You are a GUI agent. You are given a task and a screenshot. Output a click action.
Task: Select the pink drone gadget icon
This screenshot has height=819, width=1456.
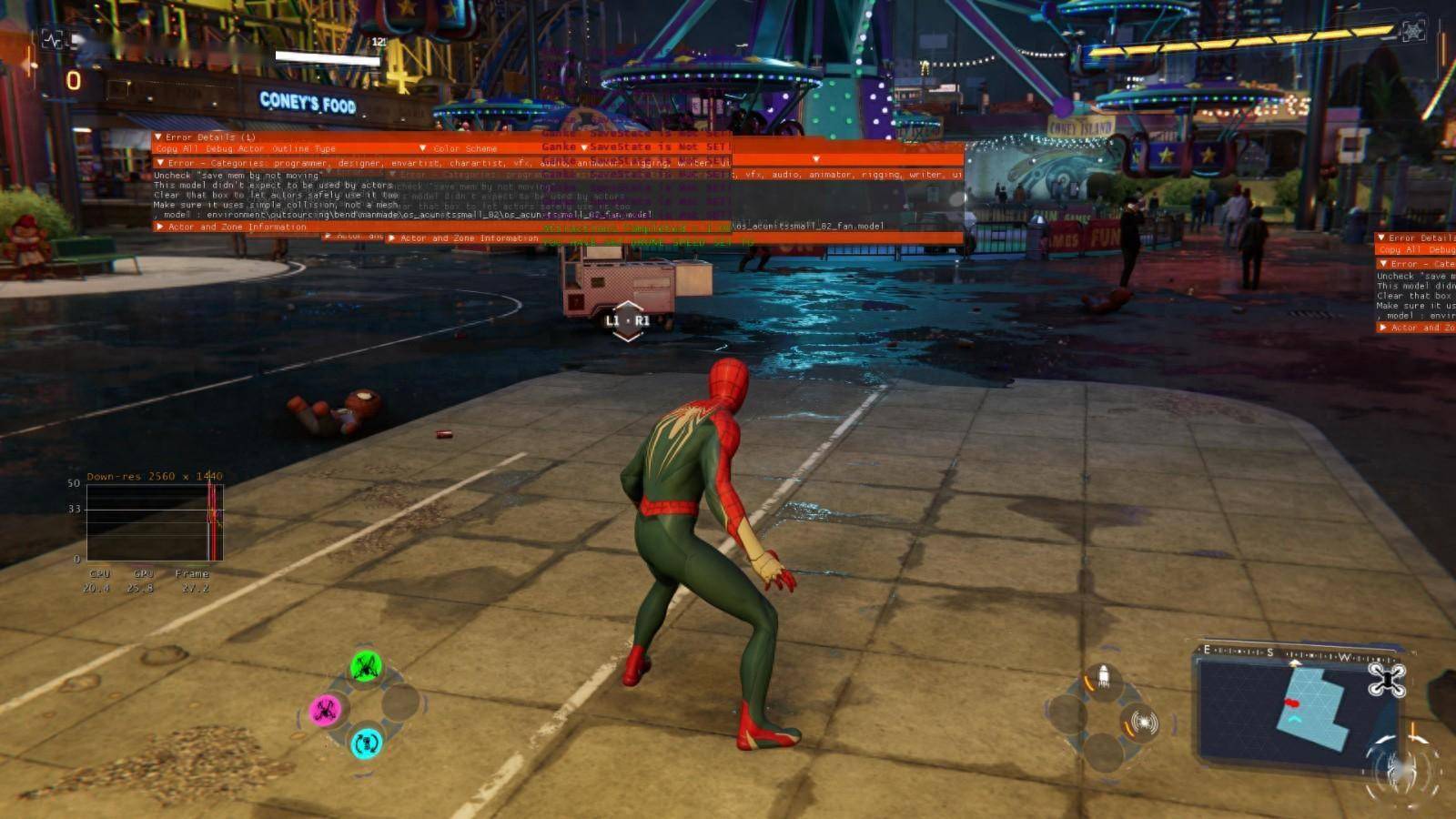coord(326,710)
